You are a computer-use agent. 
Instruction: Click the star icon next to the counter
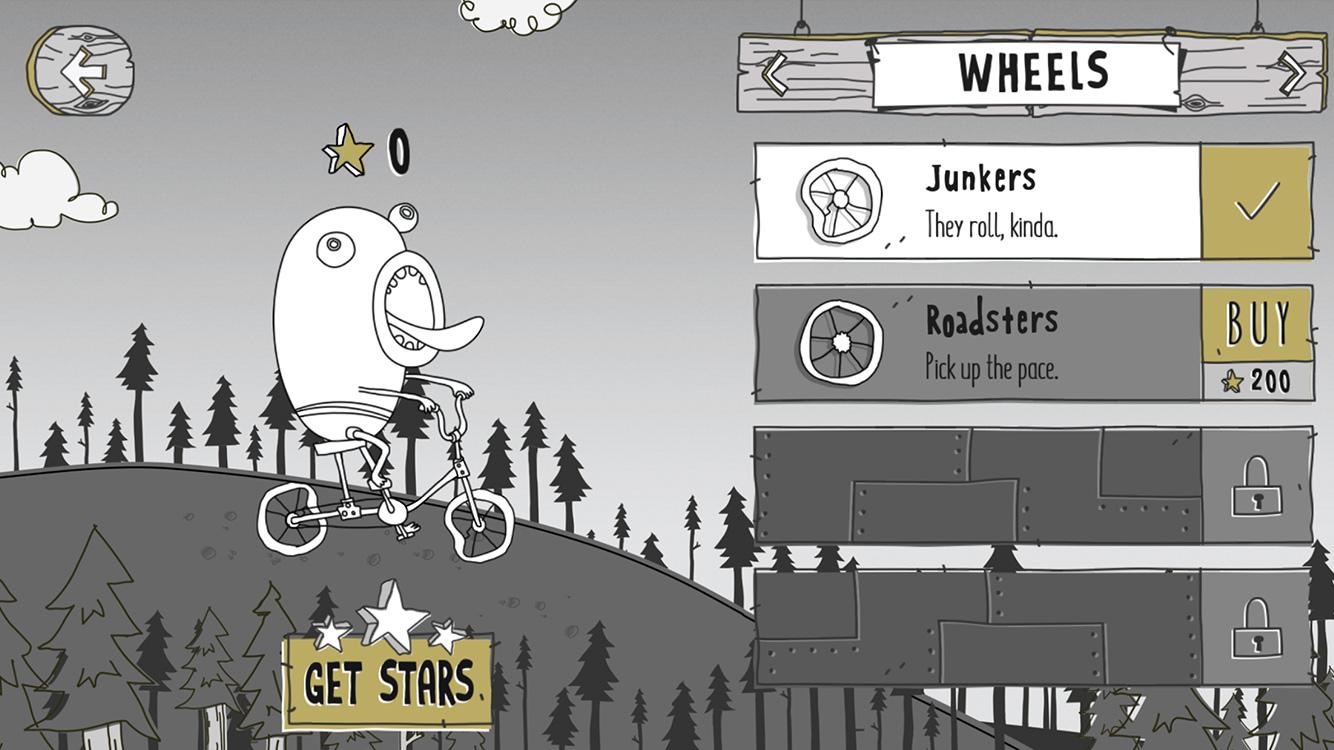click(x=344, y=152)
